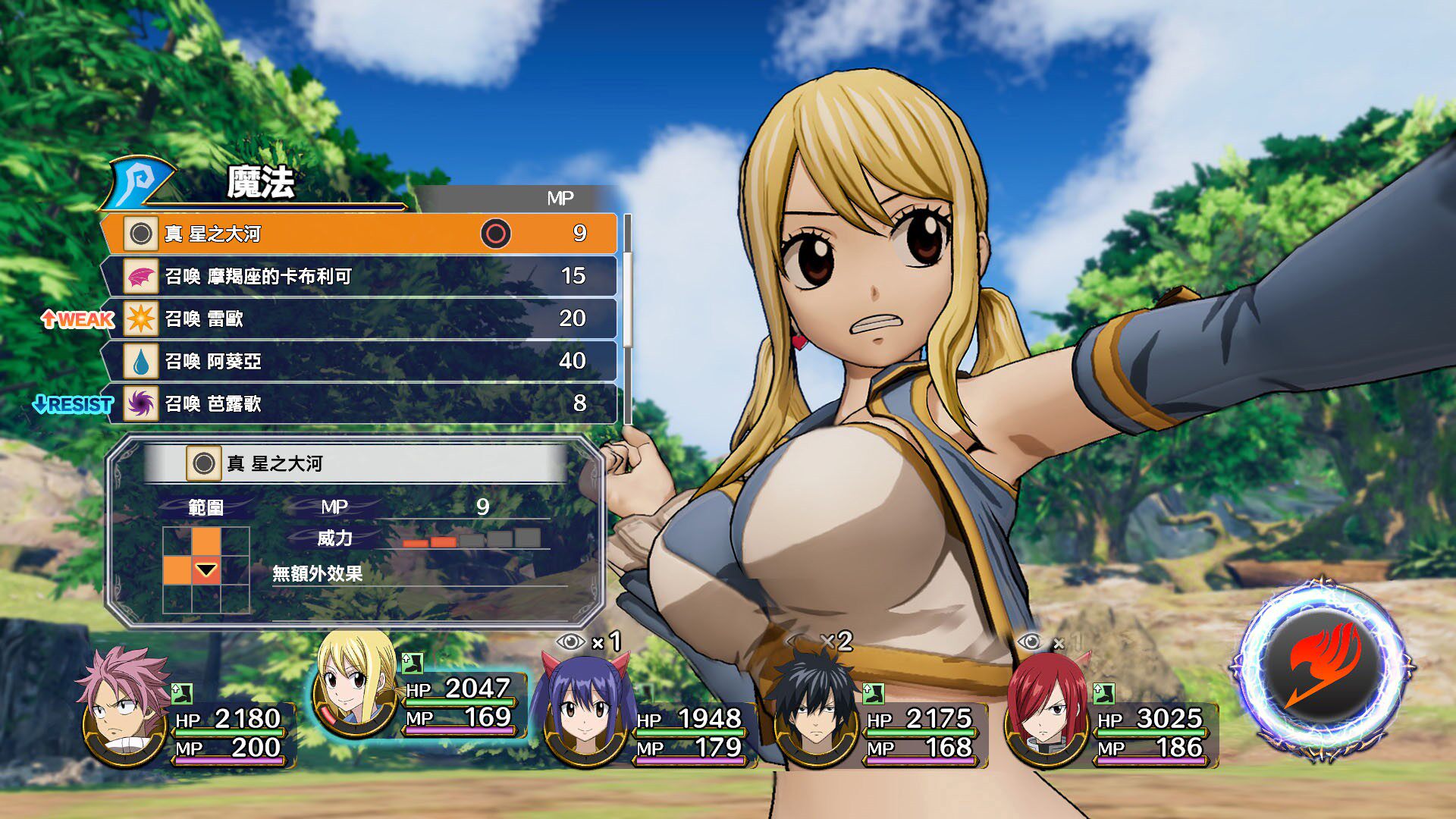Activate the Fairy Tail emblem gauge
The width and height of the screenshot is (1456, 819).
[1321, 669]
